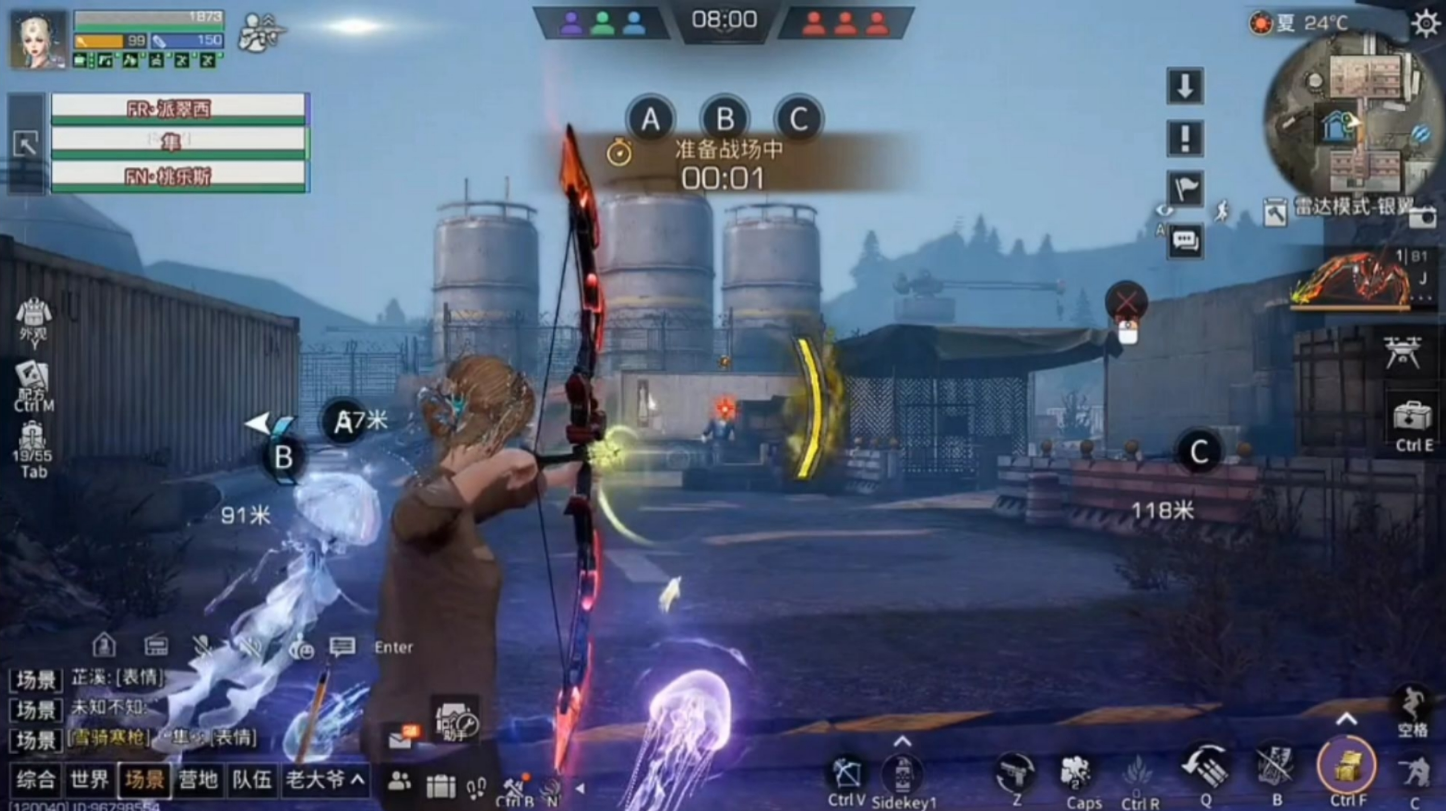Select teammate FN·桃乐斯 in the team list

179,176
